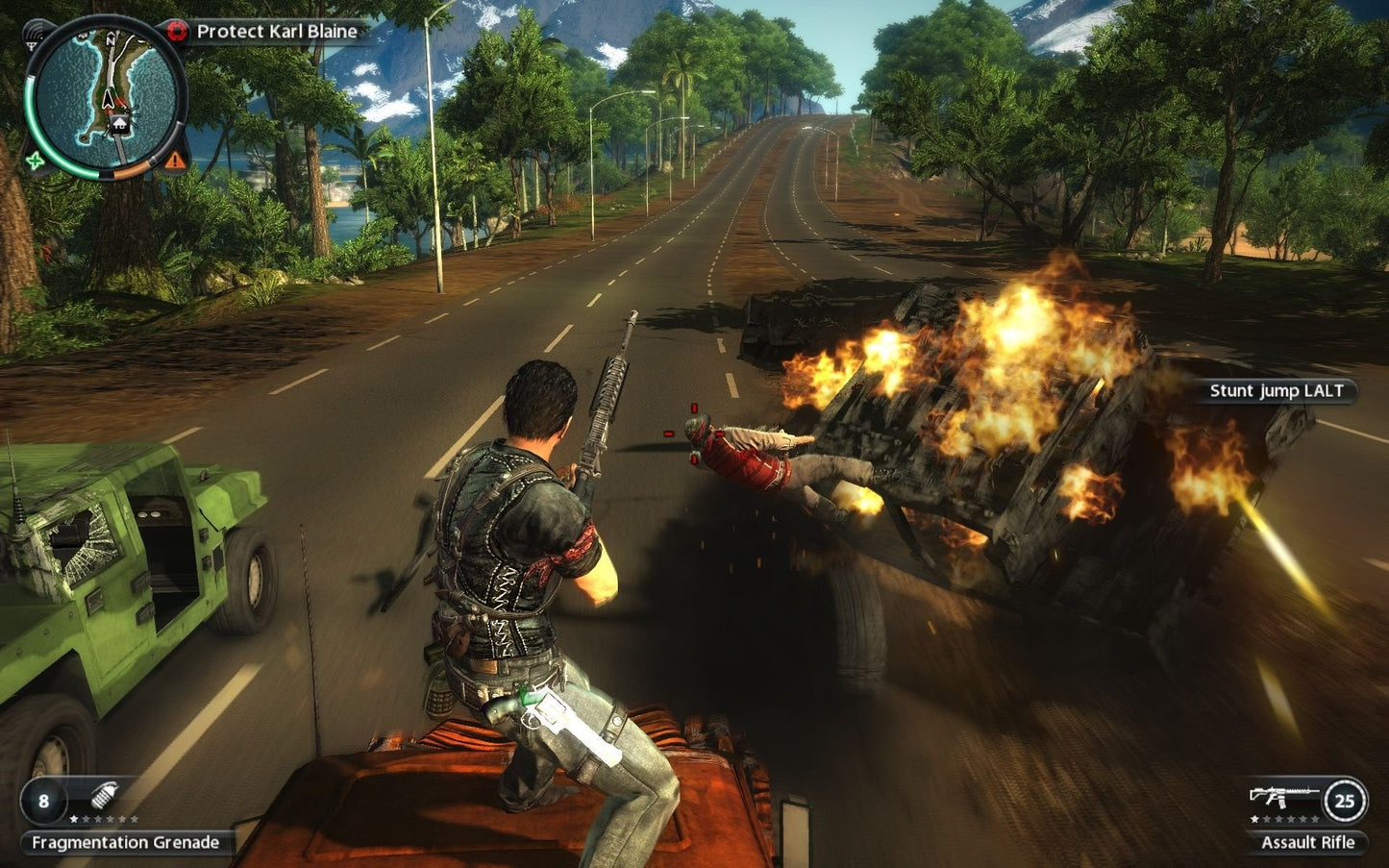Click the orange warning triangle near minimap

[x=175, y=161]
